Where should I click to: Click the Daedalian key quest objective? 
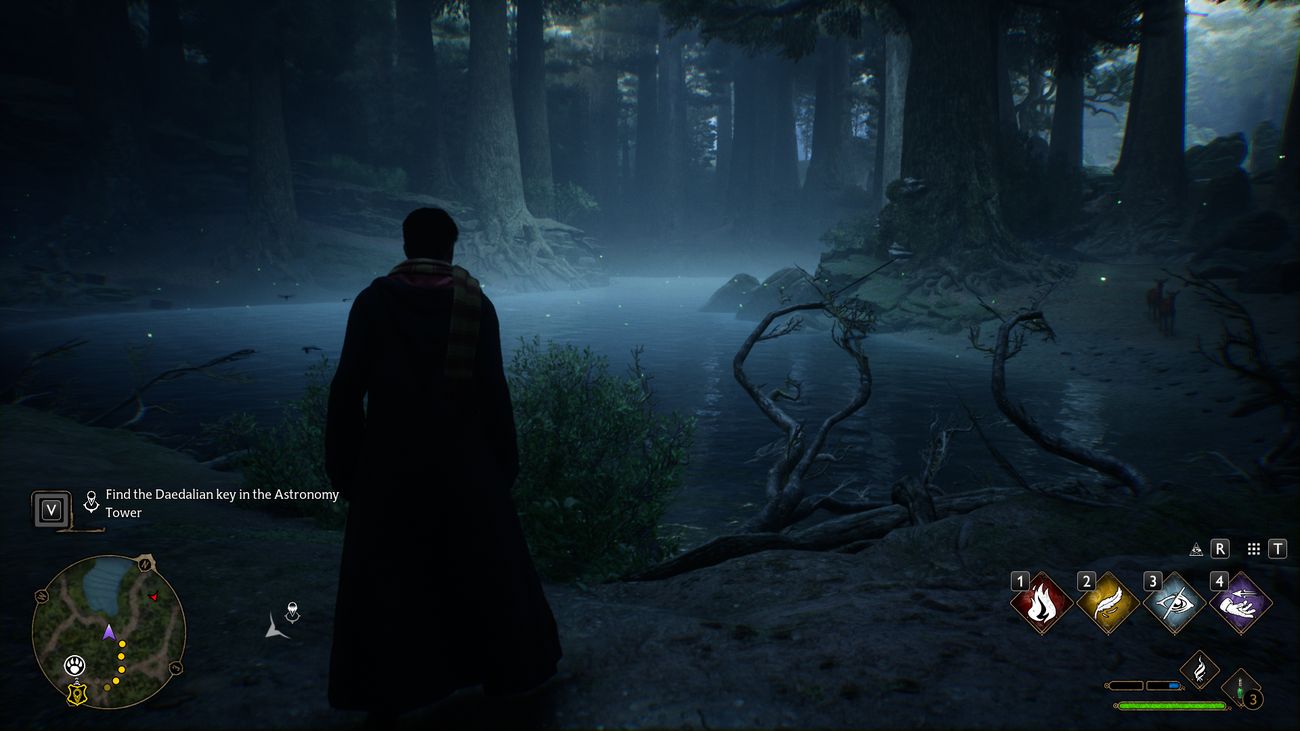click(222, 503)
